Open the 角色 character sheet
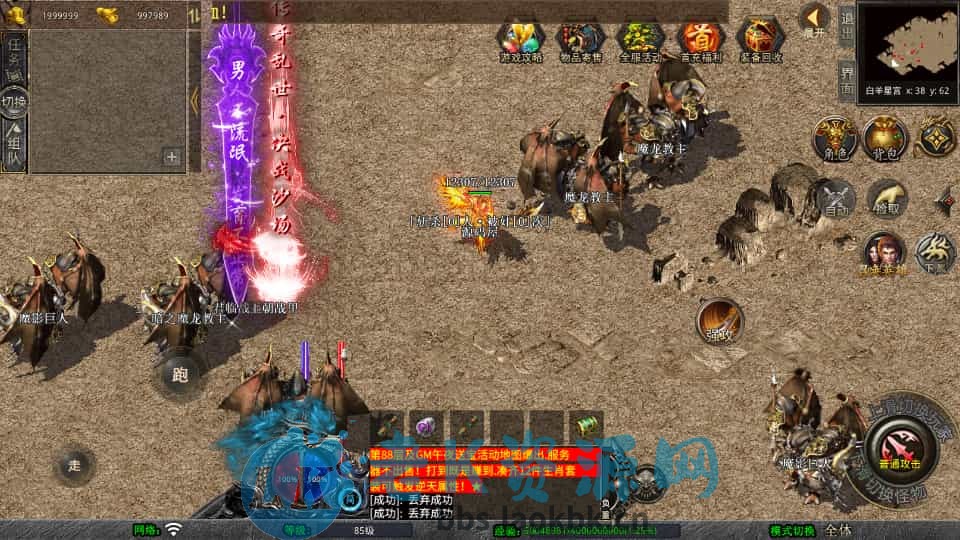Screen dimensions: 960x540 click(x=833, y=139)
